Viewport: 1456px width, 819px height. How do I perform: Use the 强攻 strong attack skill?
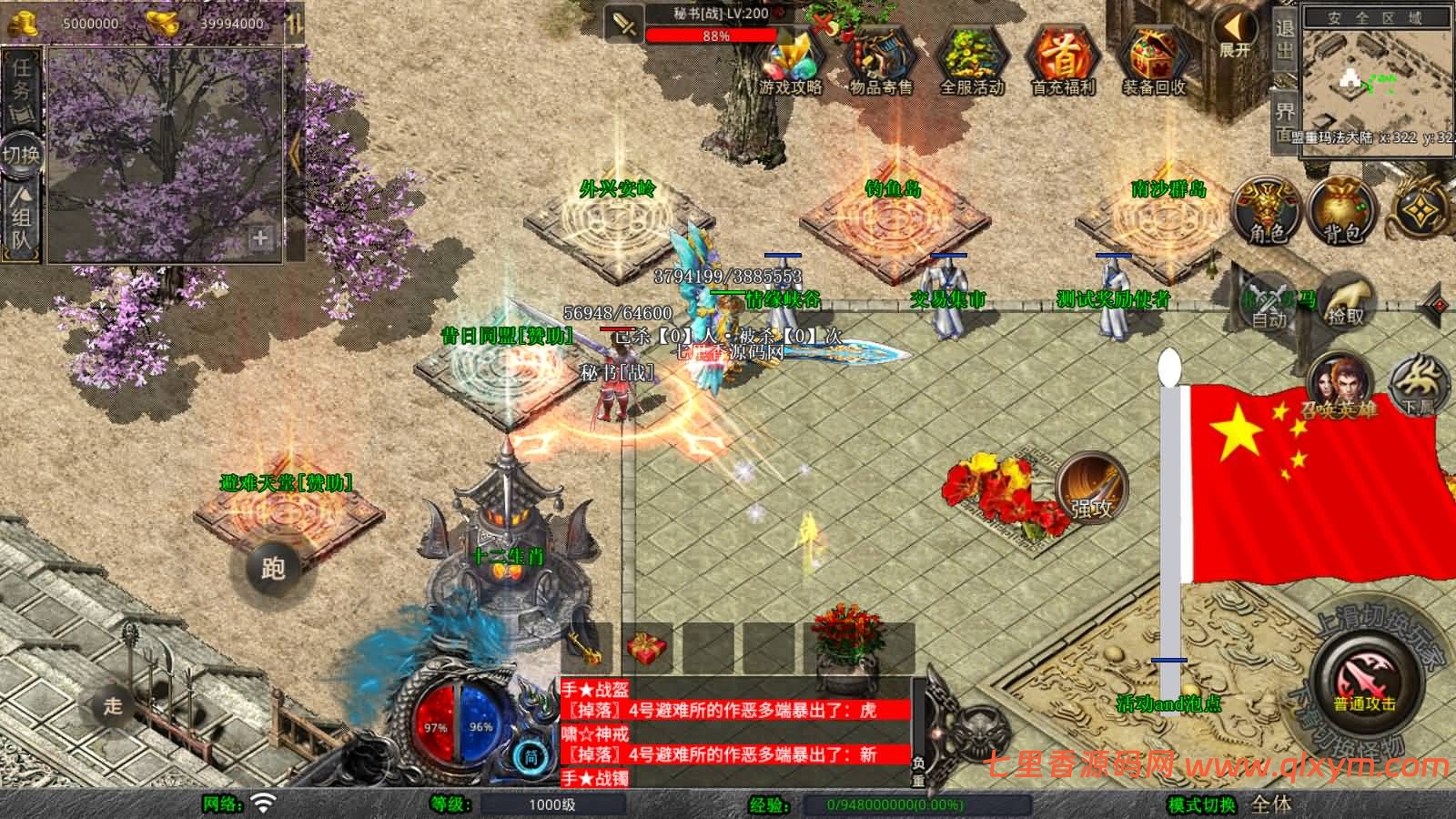pyautogui.click(x=1091, y=489)
